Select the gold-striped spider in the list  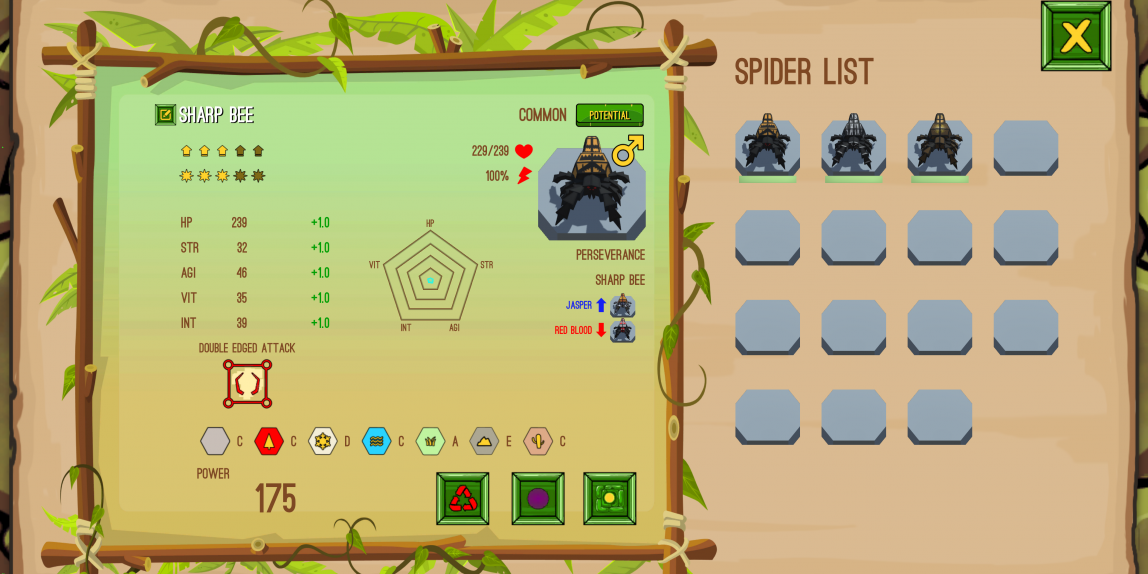pos(767,145)
